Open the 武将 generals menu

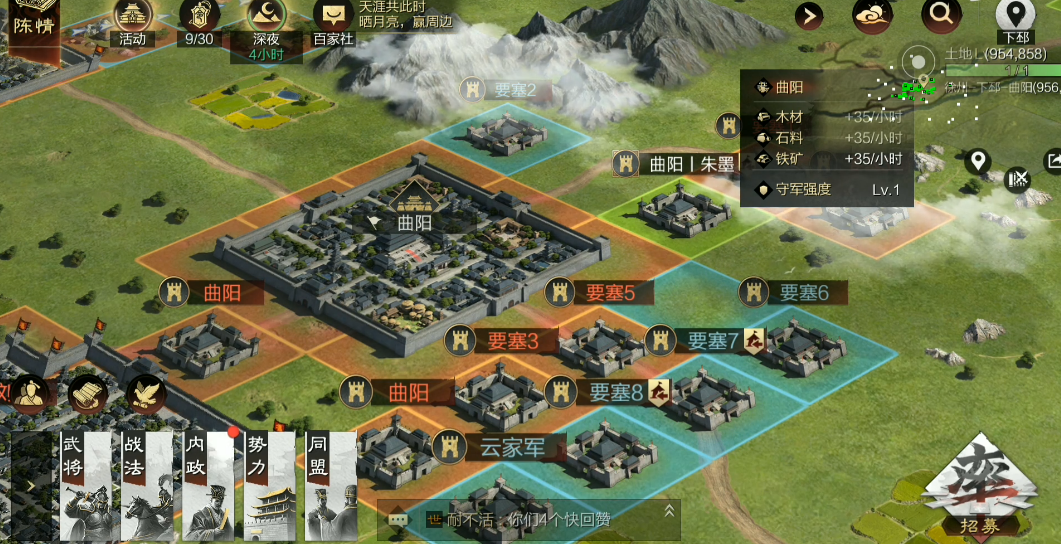(x=85, y=487)
